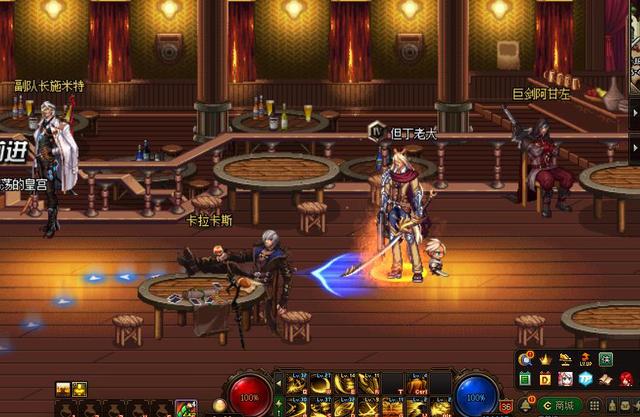640x417 pixels.
Task: Open the golden crown icon
Action: point(546,359)
